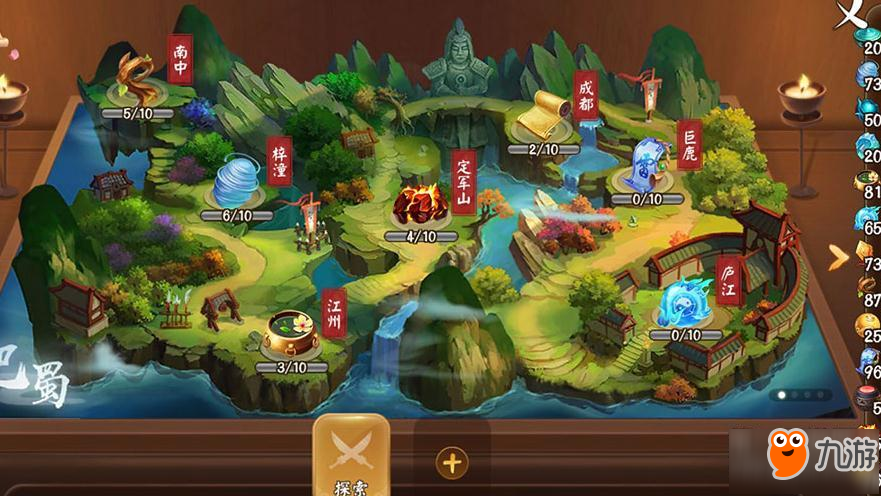Image resolution: width=881 pixels, height=496 pixels.
Task: Choose the 定军山 lava rock node
Action: [420, 205]
